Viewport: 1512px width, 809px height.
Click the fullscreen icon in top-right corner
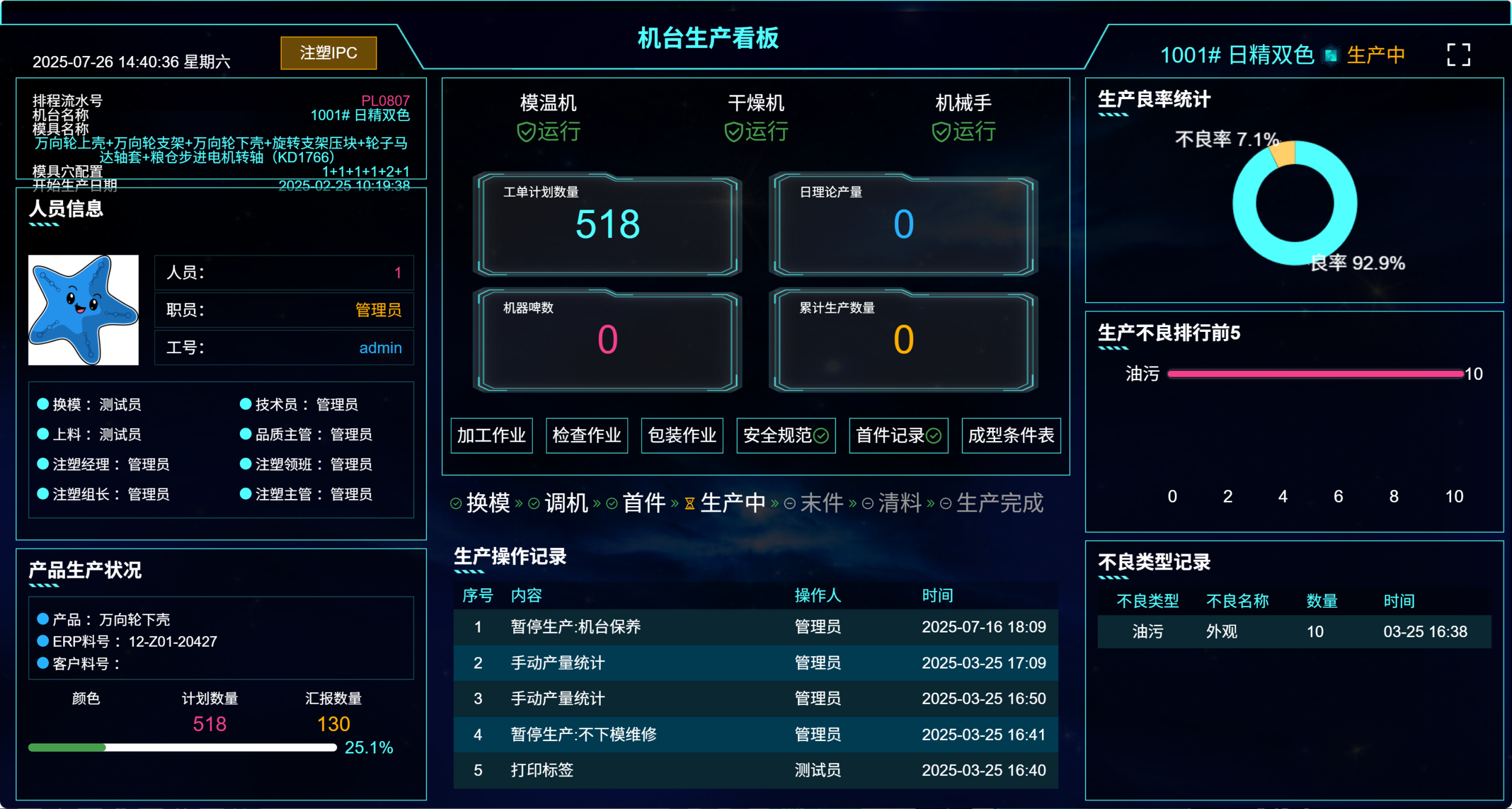[1459, 54]
